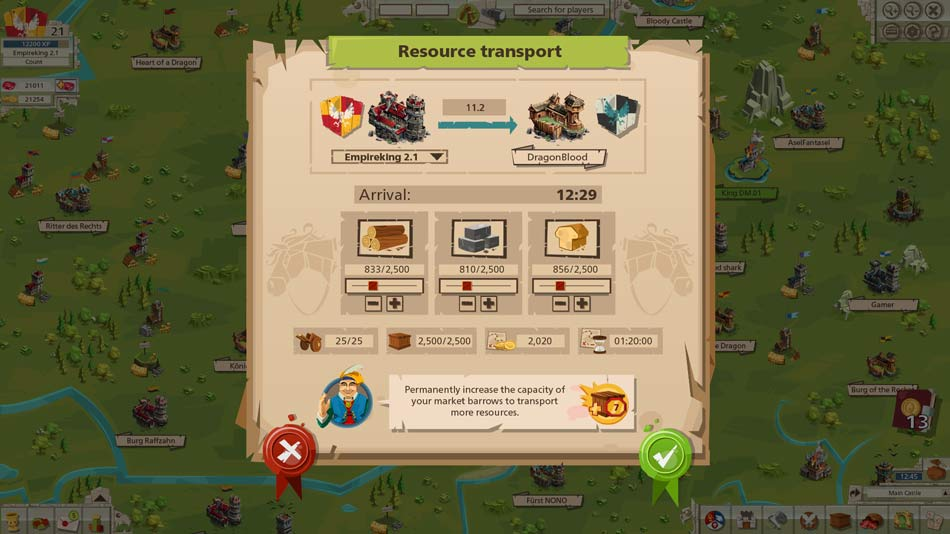The image size is (950, 534).
Task: Confirm transport with the green checkmark
Action: point(665,456)
